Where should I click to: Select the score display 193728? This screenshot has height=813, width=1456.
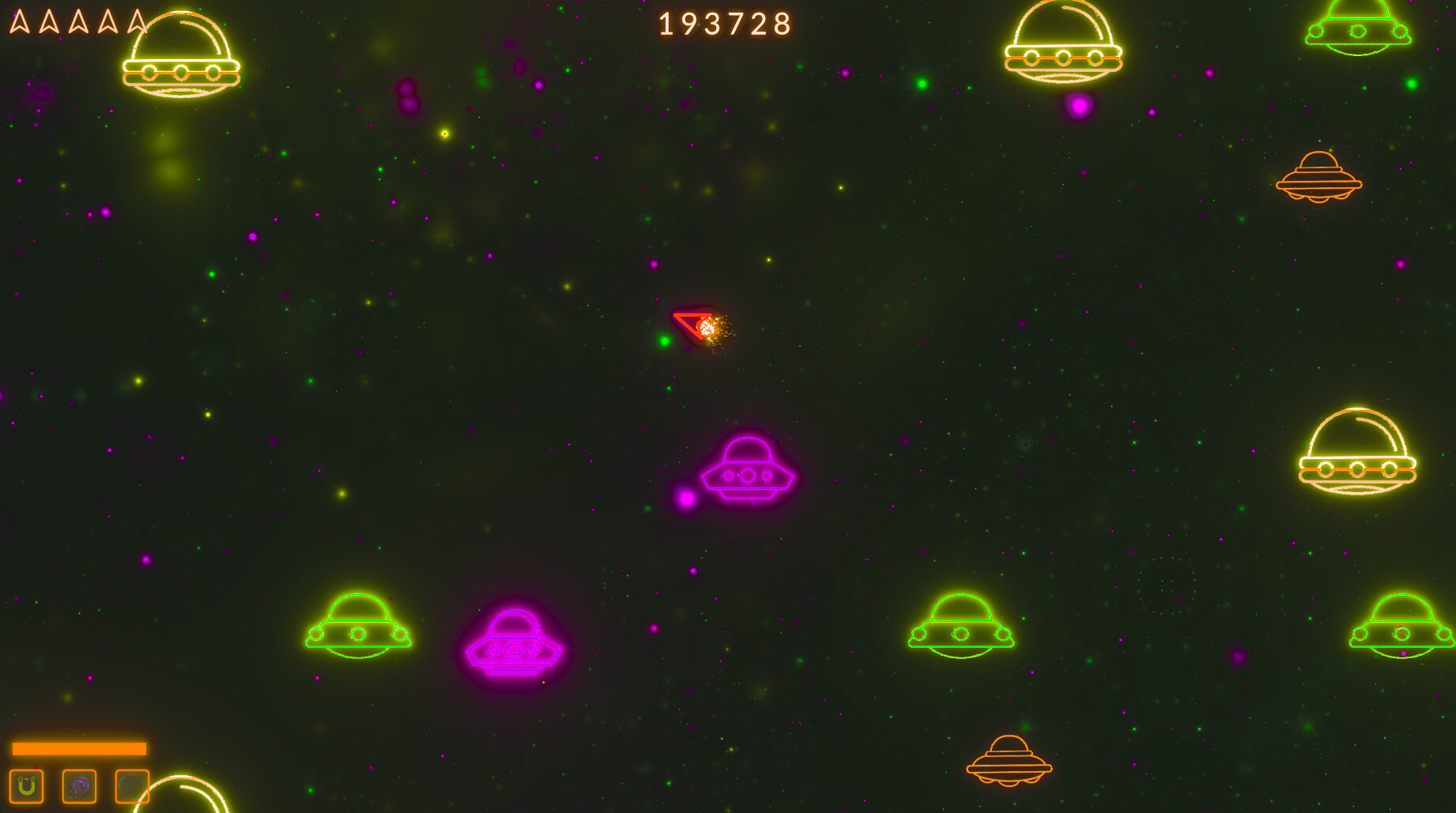coord(723,24)
